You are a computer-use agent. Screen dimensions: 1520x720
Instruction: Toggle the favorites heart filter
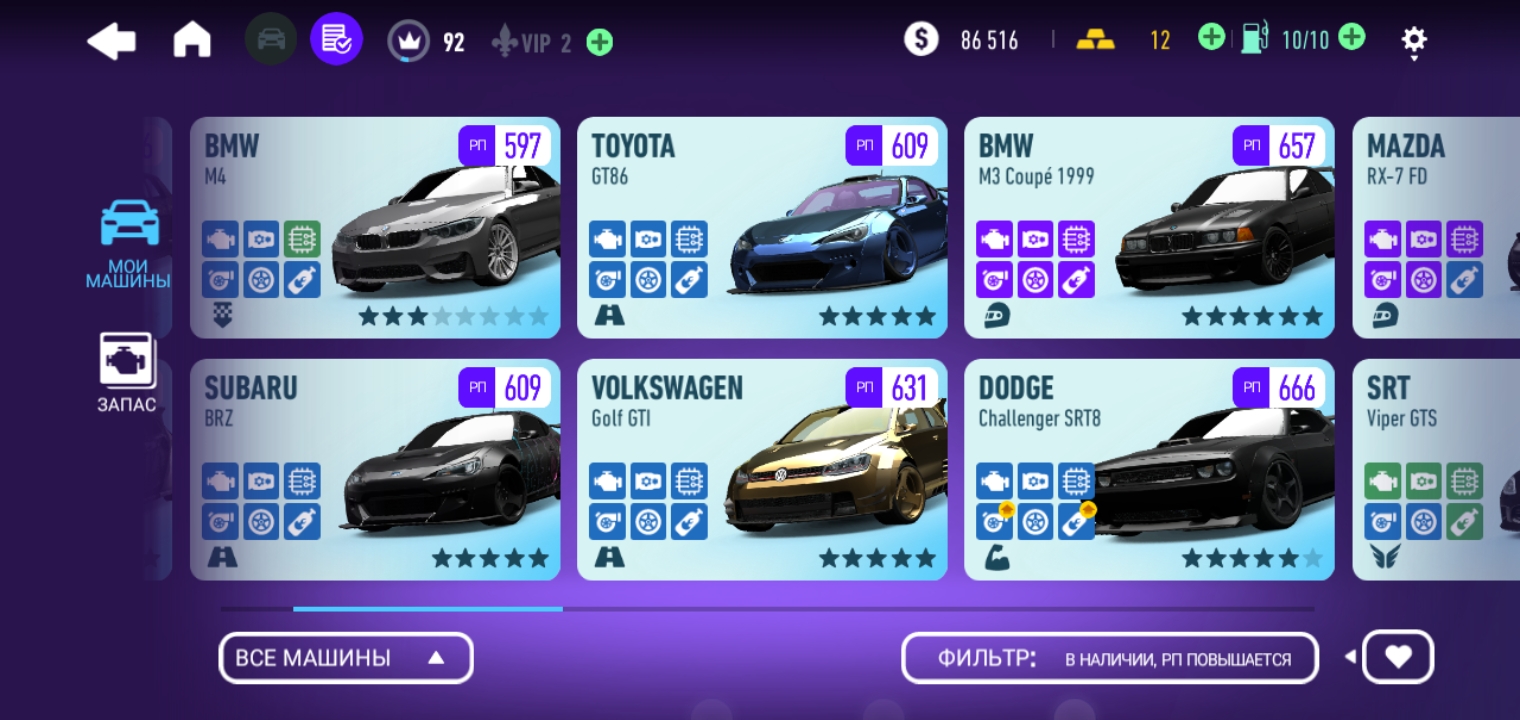1398,657
